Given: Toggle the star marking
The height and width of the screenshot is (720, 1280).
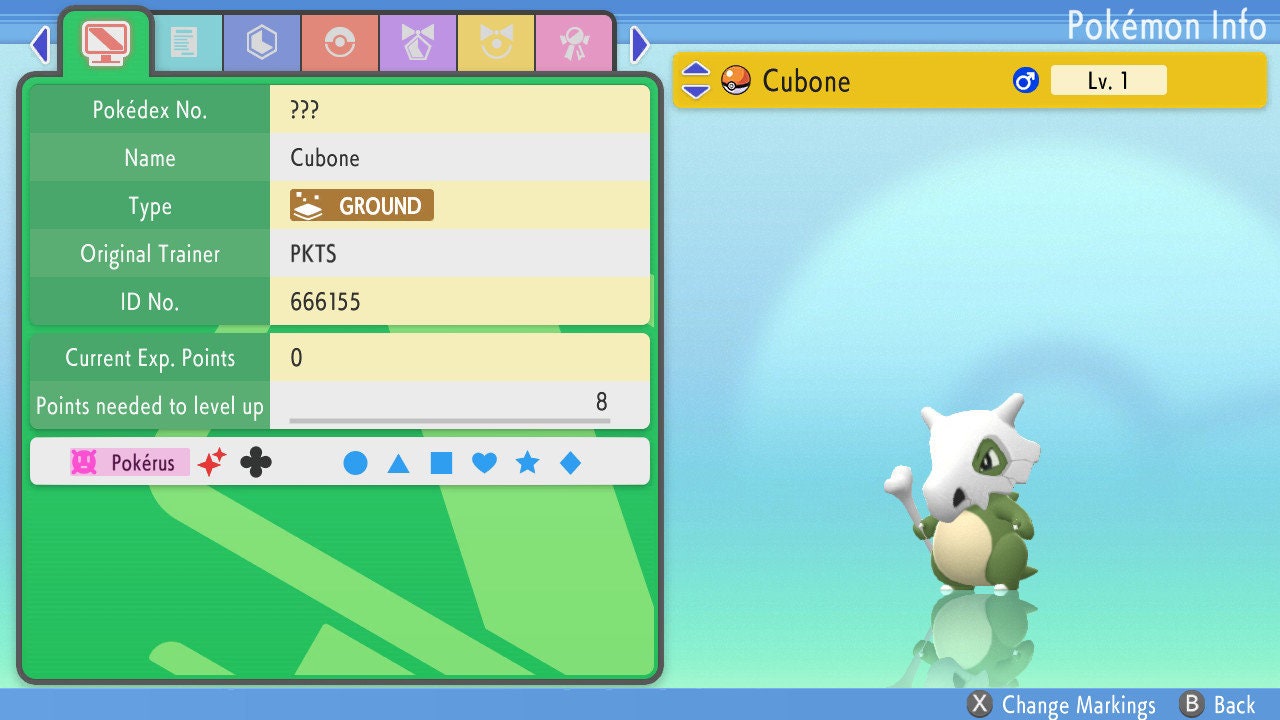Looking at the screenshot, I should point(528,462).
